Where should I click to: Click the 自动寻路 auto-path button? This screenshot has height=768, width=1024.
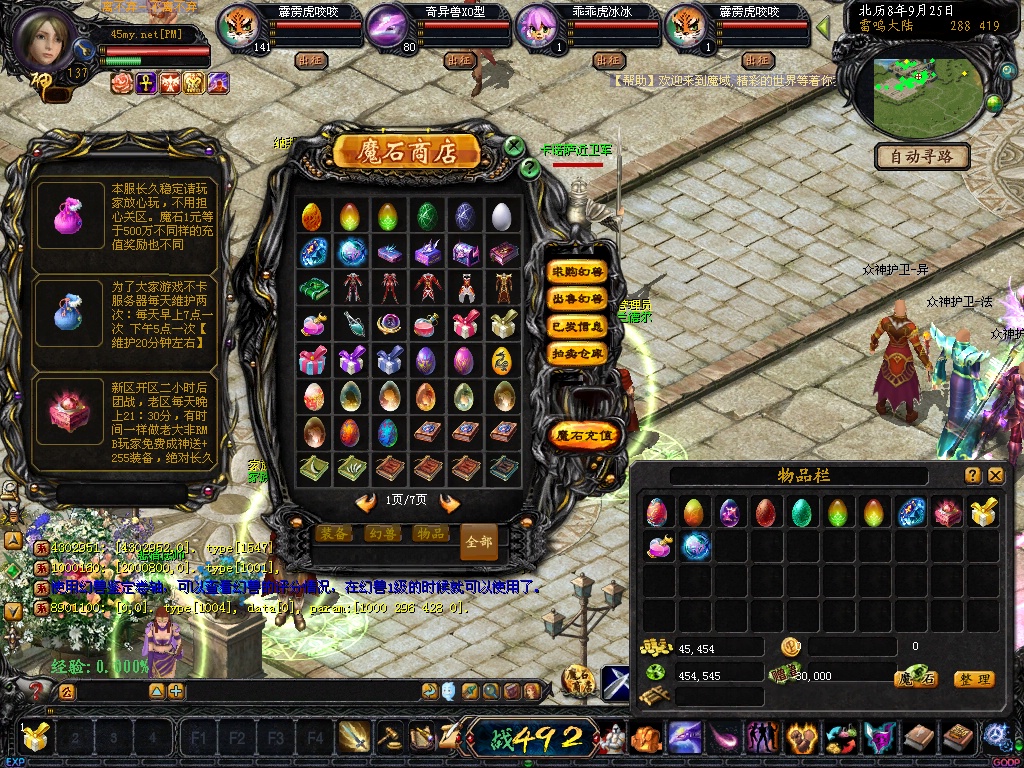point(922,156)
